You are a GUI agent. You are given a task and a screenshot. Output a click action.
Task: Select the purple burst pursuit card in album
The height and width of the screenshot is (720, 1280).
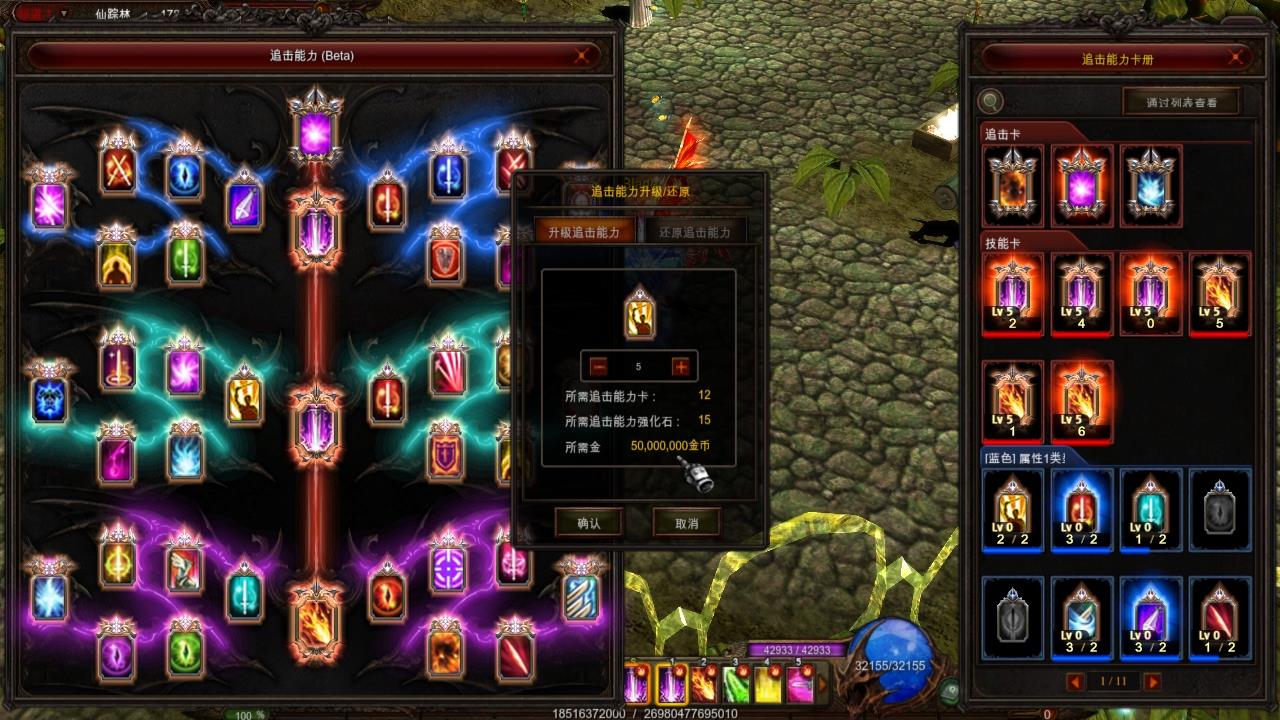coord(1081,187)
